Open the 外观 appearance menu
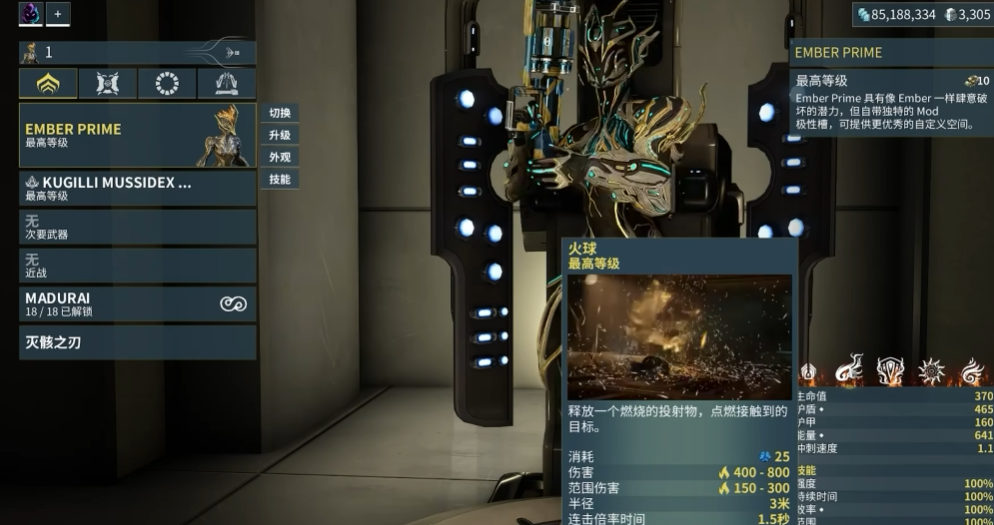The height and width of the screenshot is (525, 994). [280, 157]
